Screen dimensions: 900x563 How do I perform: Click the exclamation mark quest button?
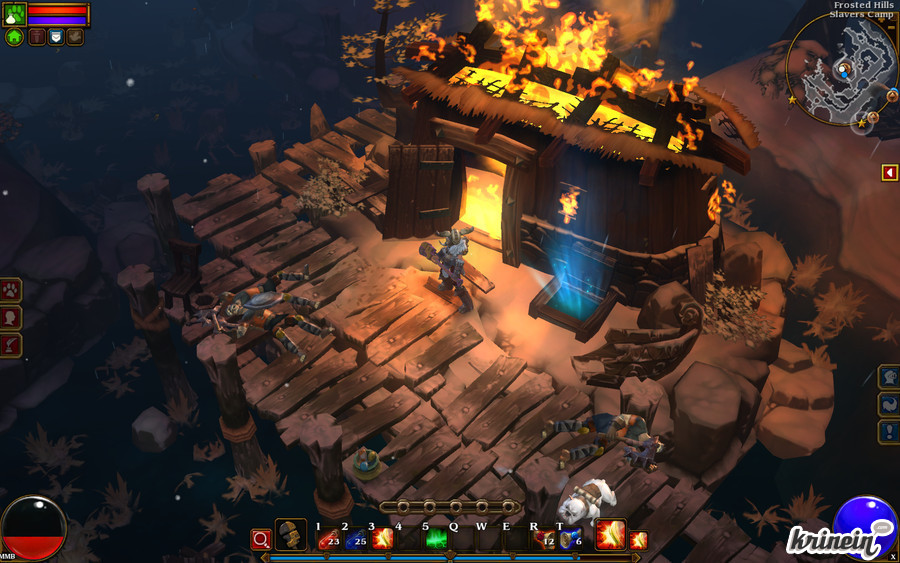pos(889,432)
